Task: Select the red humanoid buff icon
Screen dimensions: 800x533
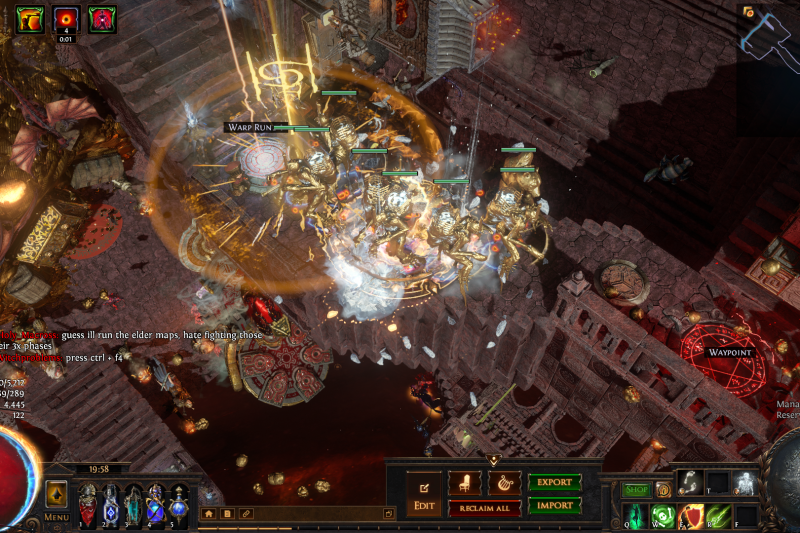Action: [x=101, y=19]
